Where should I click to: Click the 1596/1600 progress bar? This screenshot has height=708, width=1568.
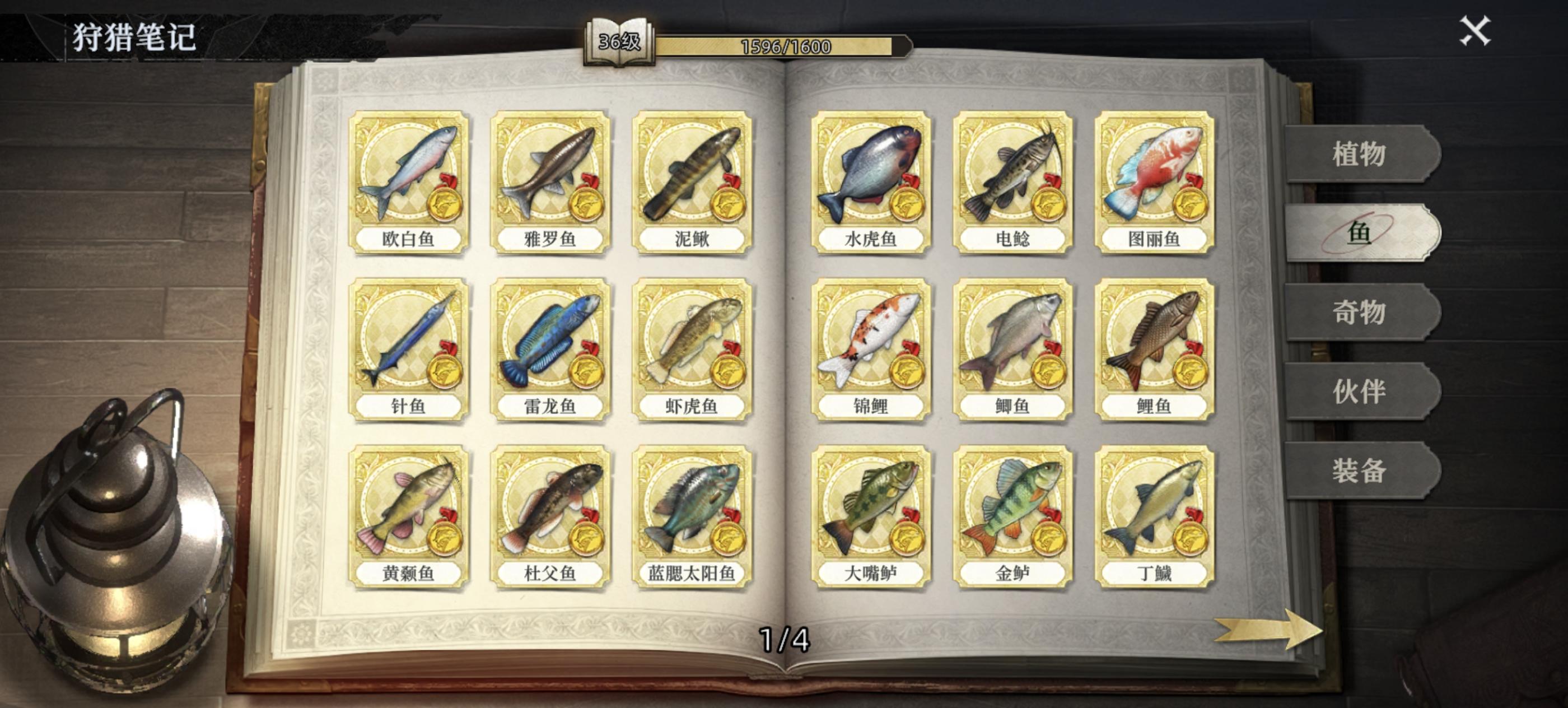[785, 46]
